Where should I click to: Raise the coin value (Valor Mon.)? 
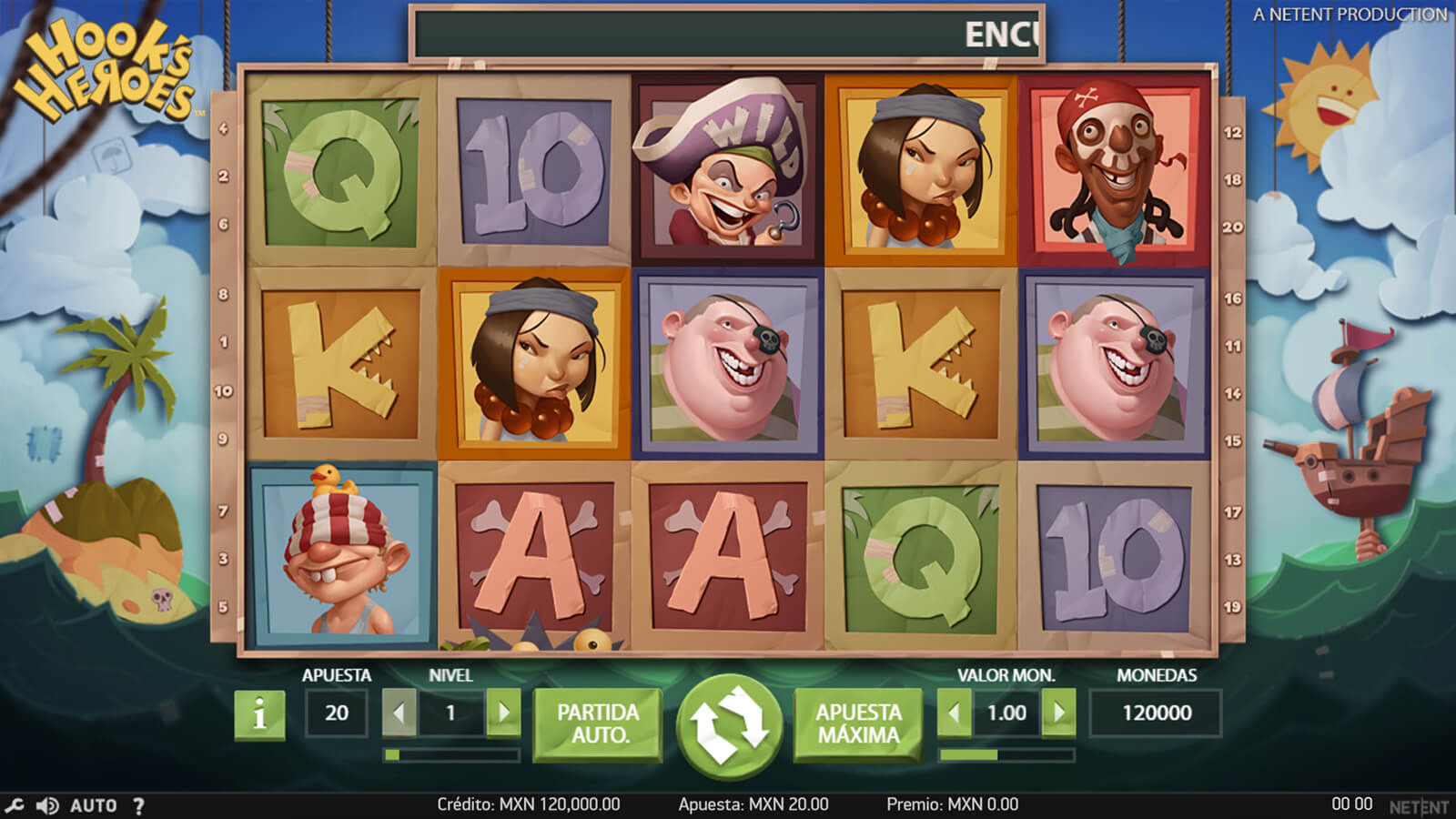pos(1058,713)
